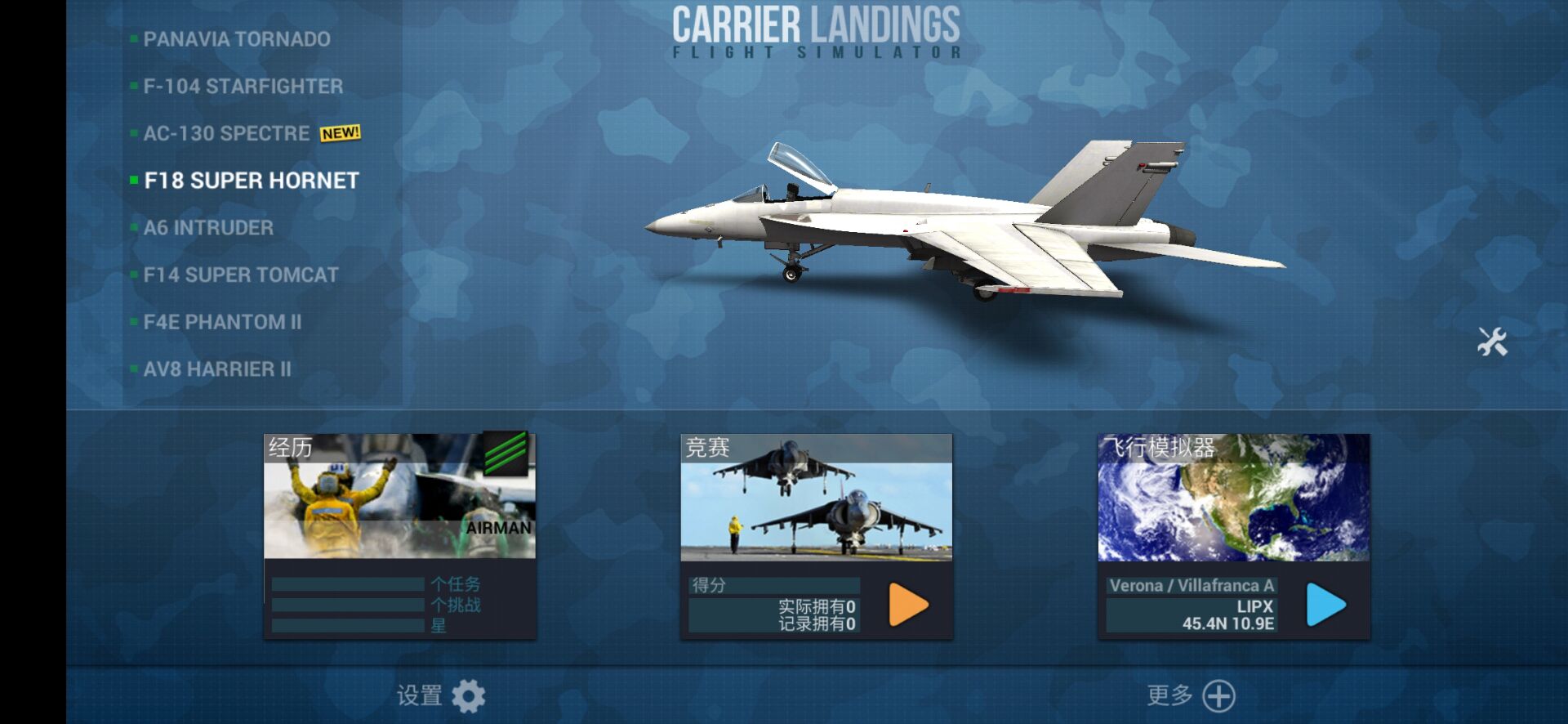The height and width of the screenshot is (724, 1568).
Task: Select the AV8 HARRIER II aircraft
Action: pos(217,369)
